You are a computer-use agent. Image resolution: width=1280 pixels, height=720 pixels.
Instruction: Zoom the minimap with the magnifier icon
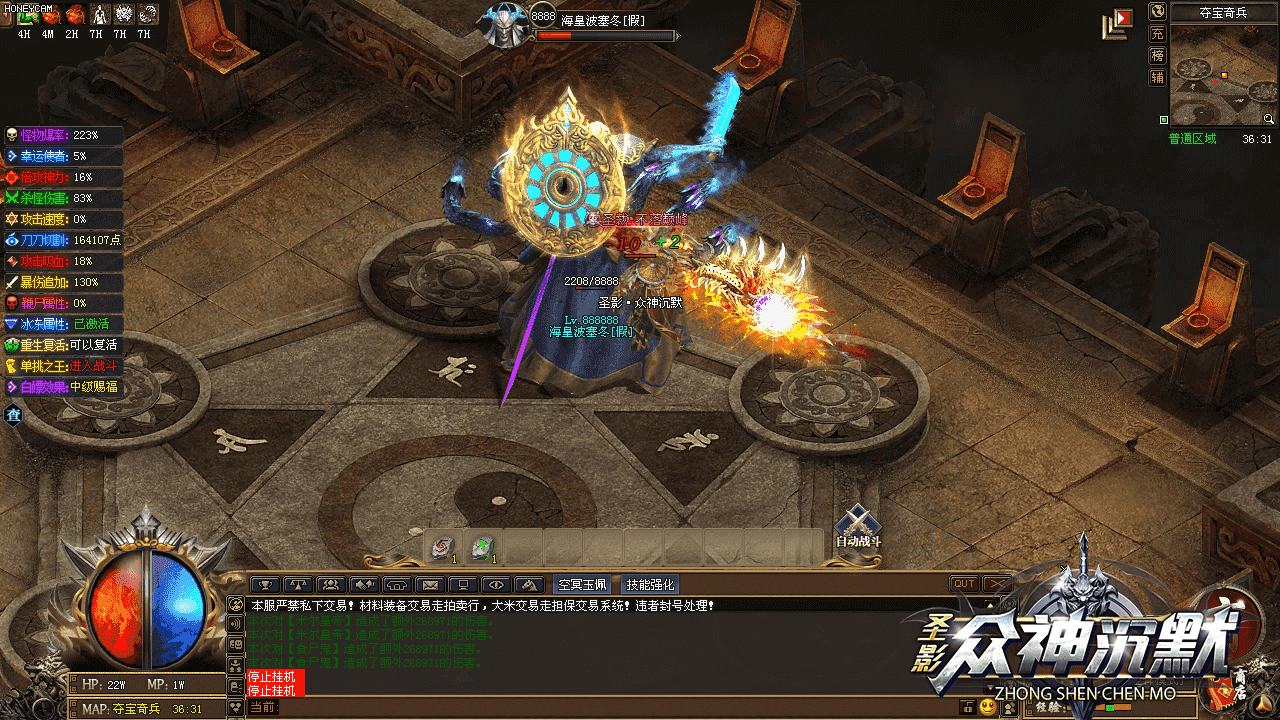(x=1268, y=119)
